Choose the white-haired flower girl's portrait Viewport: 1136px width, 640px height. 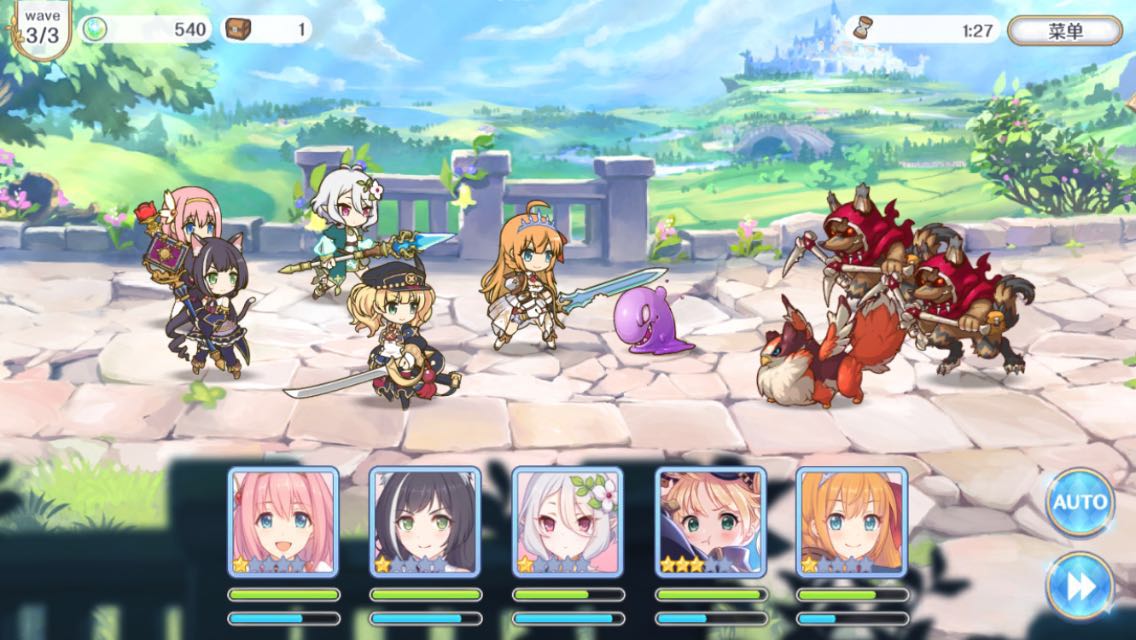tap(568, 521)
